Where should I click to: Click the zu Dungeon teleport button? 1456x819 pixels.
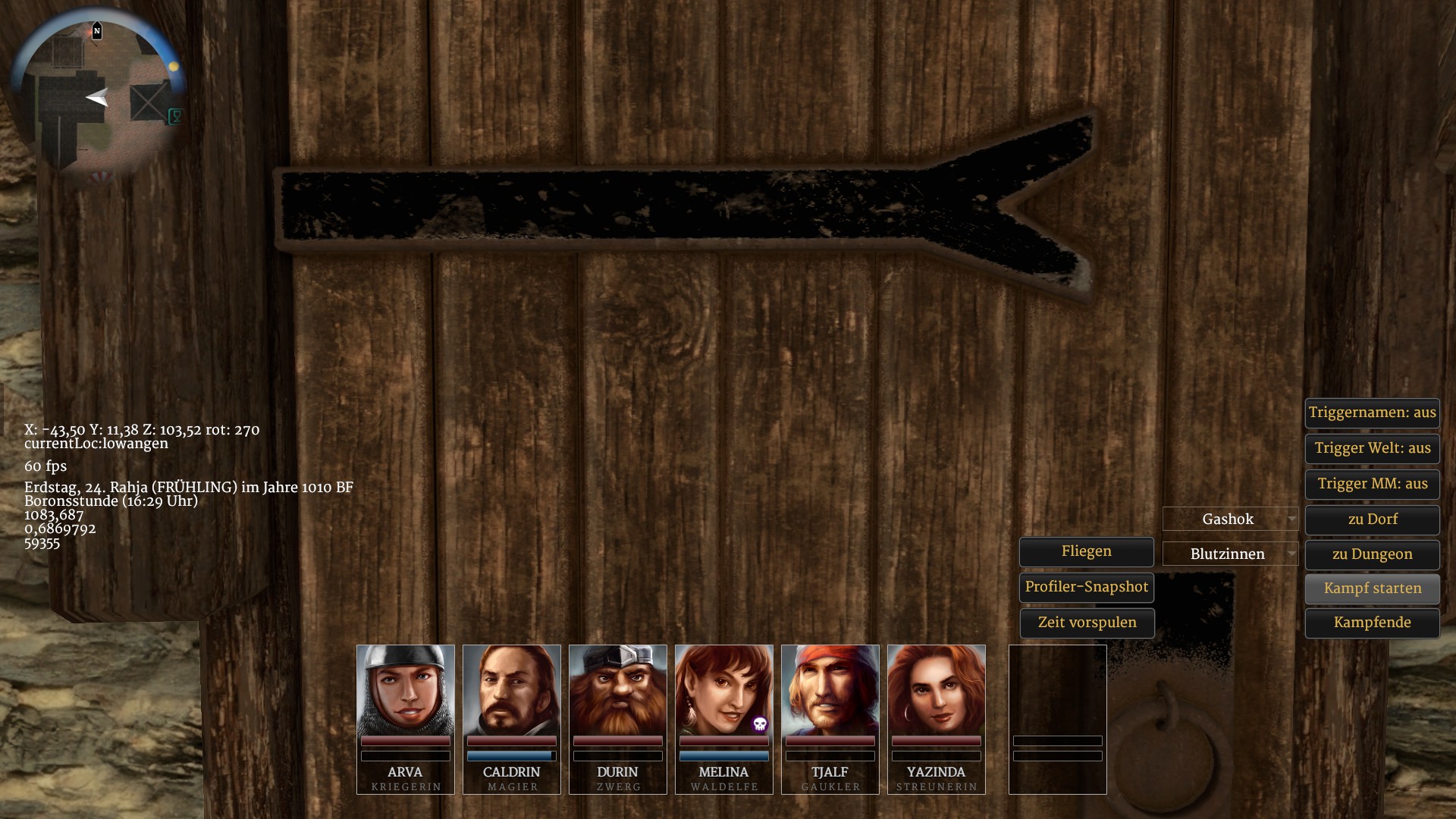point(1372,554)
